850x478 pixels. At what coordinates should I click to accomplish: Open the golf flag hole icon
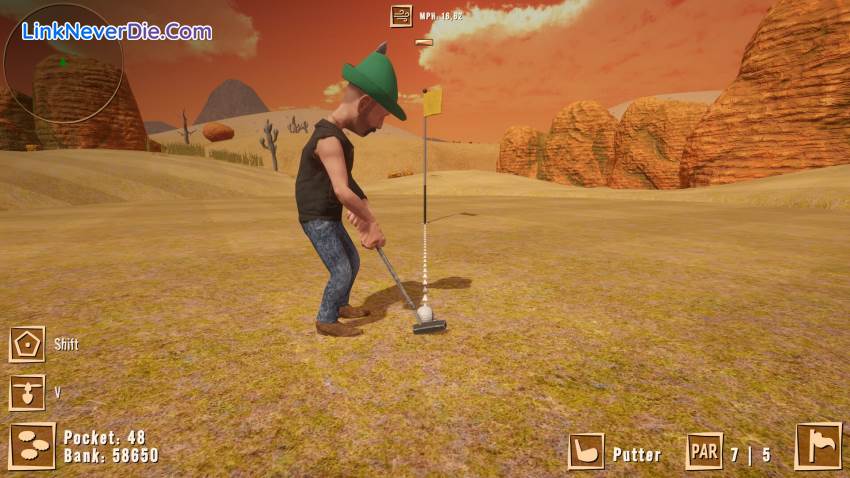coord(818,446)
